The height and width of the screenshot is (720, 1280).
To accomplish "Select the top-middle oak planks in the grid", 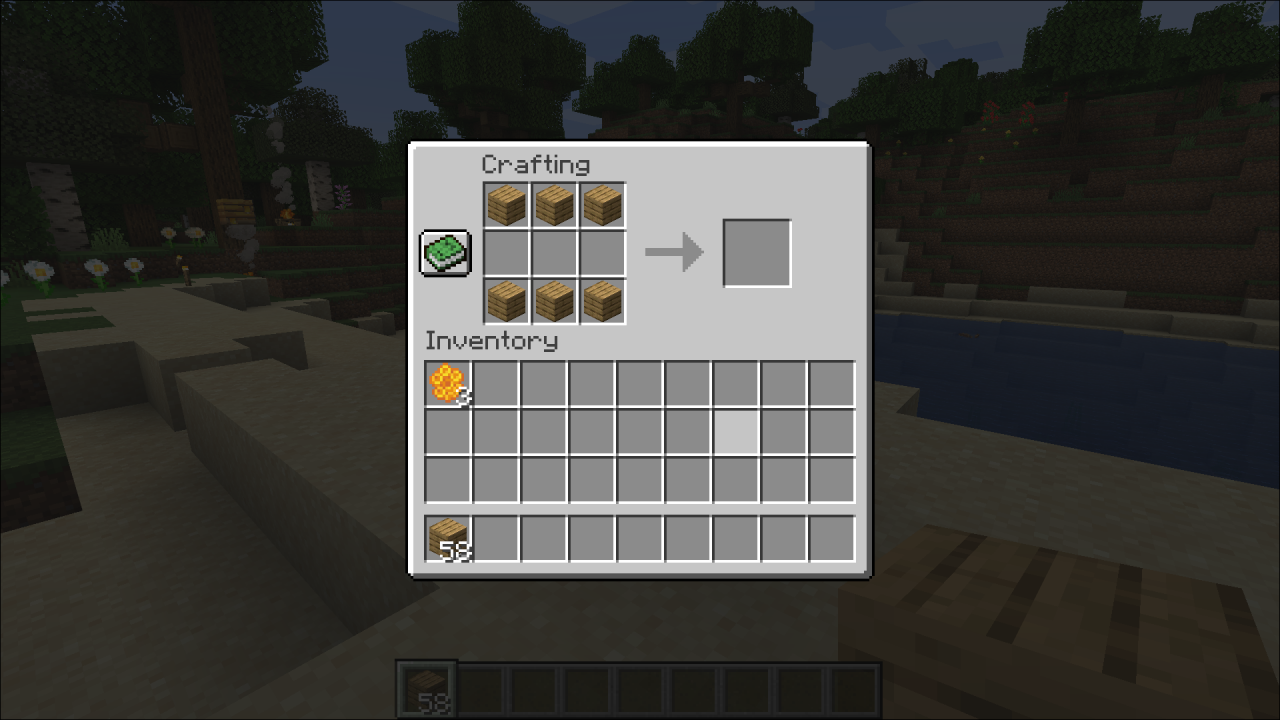I will click(x=554, y=204).
